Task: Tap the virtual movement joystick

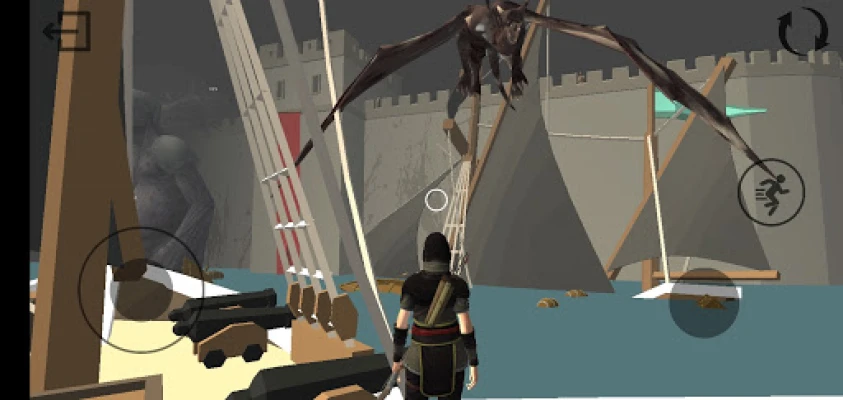Action: pyautogui.click(x=141, y=289)
